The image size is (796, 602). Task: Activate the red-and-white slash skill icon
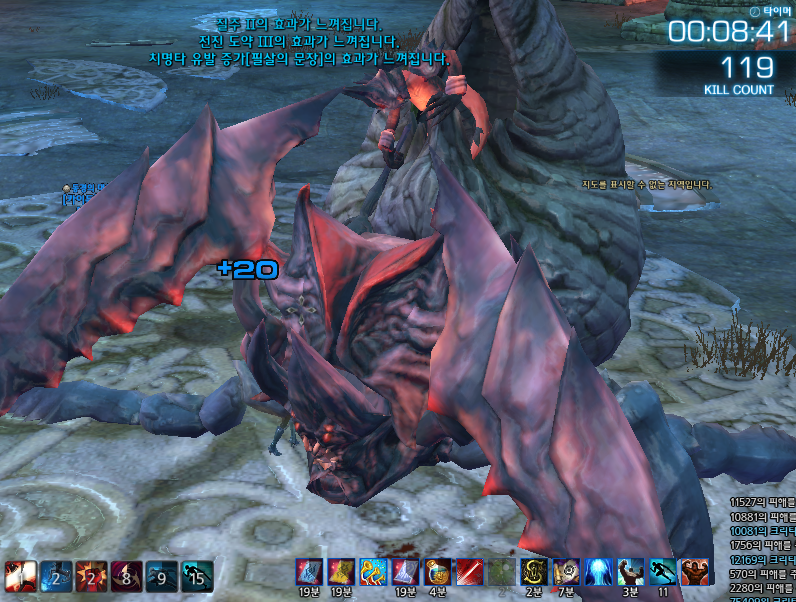pyautogui.click(x=20, y=576)
